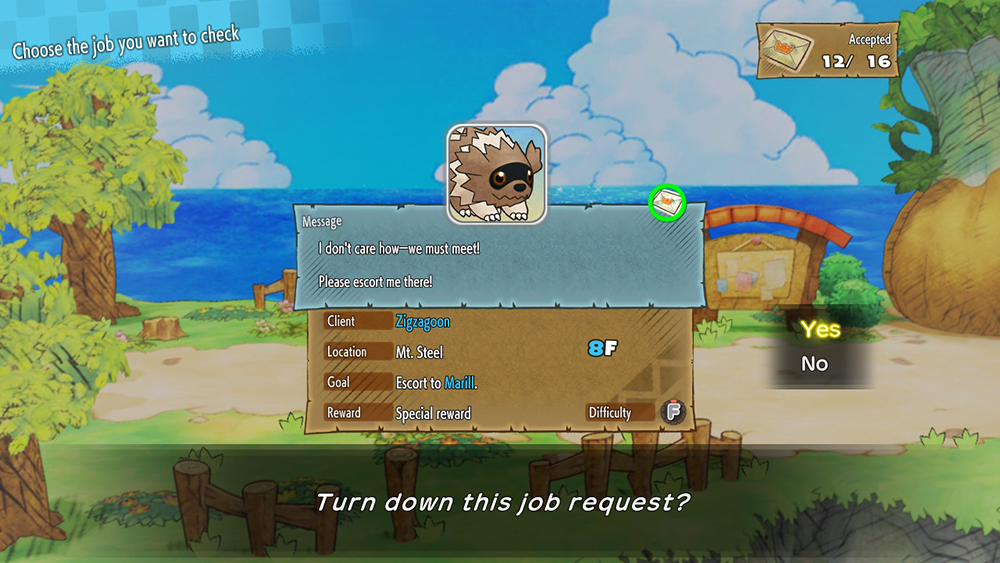This screenshot has height=563, width=1000.
Task: Choose Yes to turn down the job
Action: pos(820,329)
